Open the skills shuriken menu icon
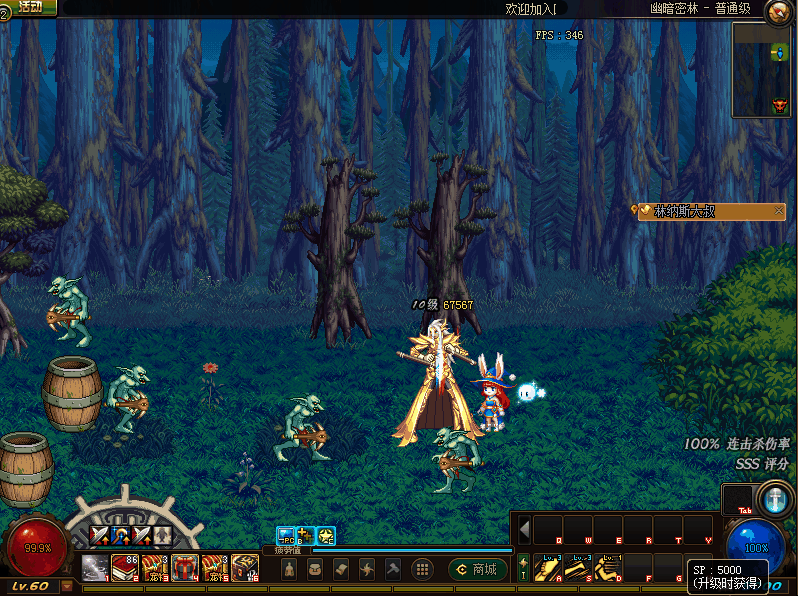The image size is (798, 596). [367, 569]
